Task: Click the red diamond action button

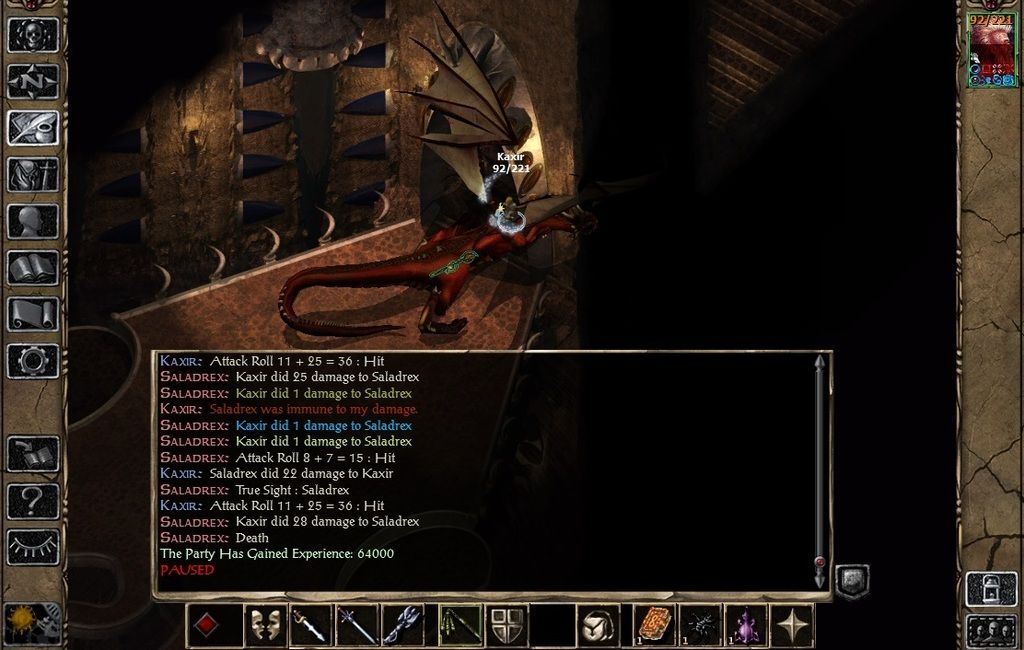Action: 206,625
